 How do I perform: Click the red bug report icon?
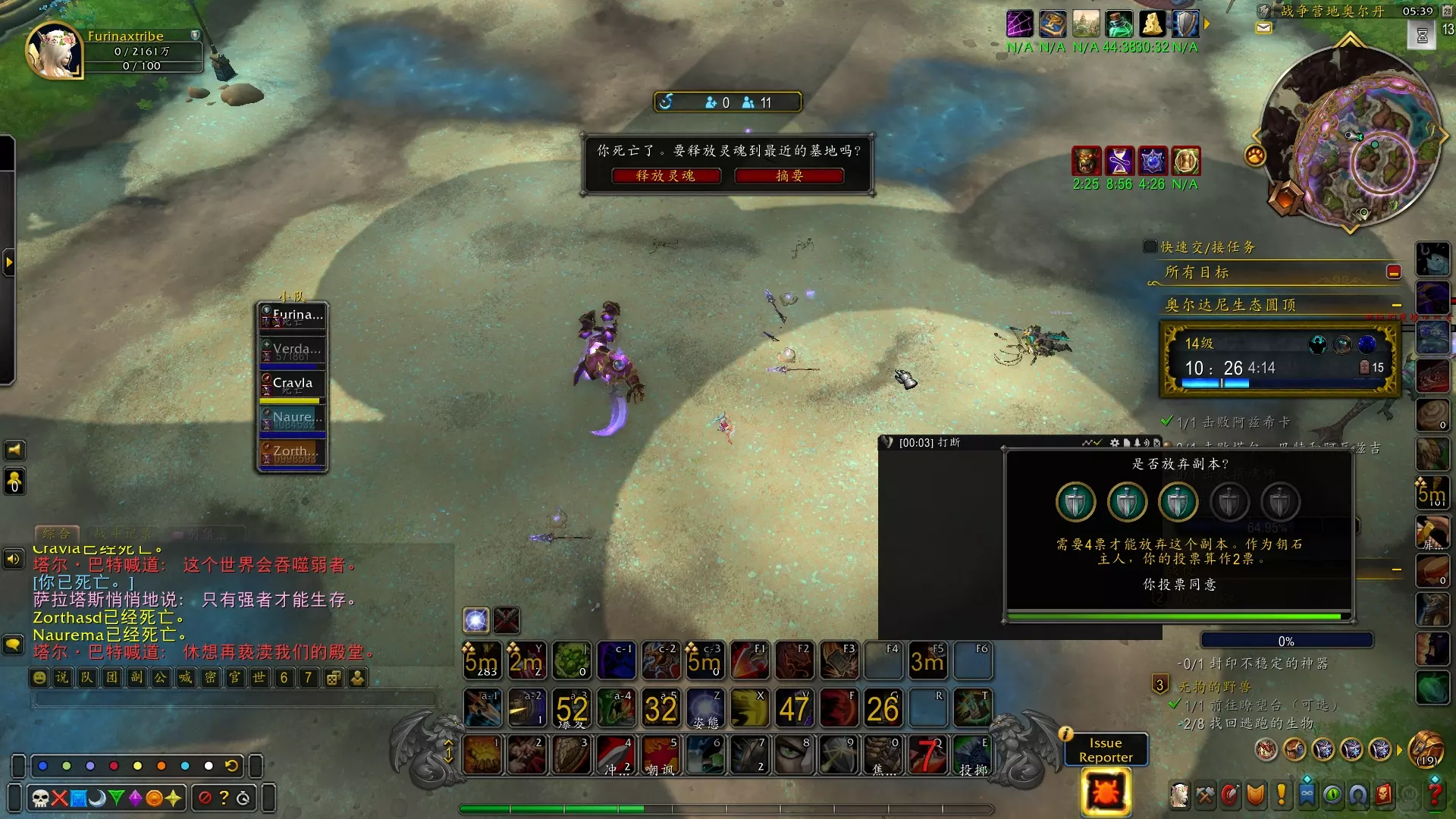coord(1106,792)
